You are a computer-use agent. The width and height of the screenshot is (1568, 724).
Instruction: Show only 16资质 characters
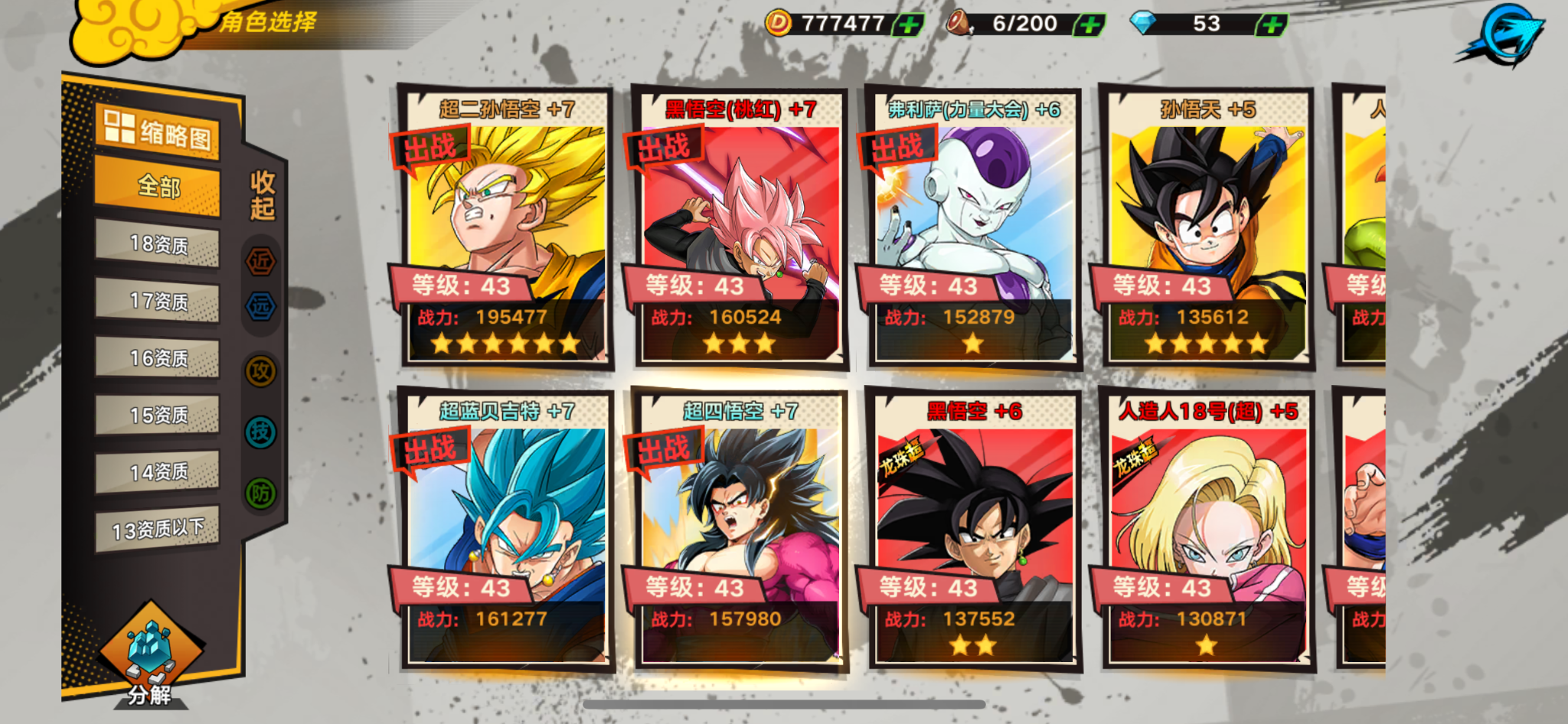[x=158, y=357]
